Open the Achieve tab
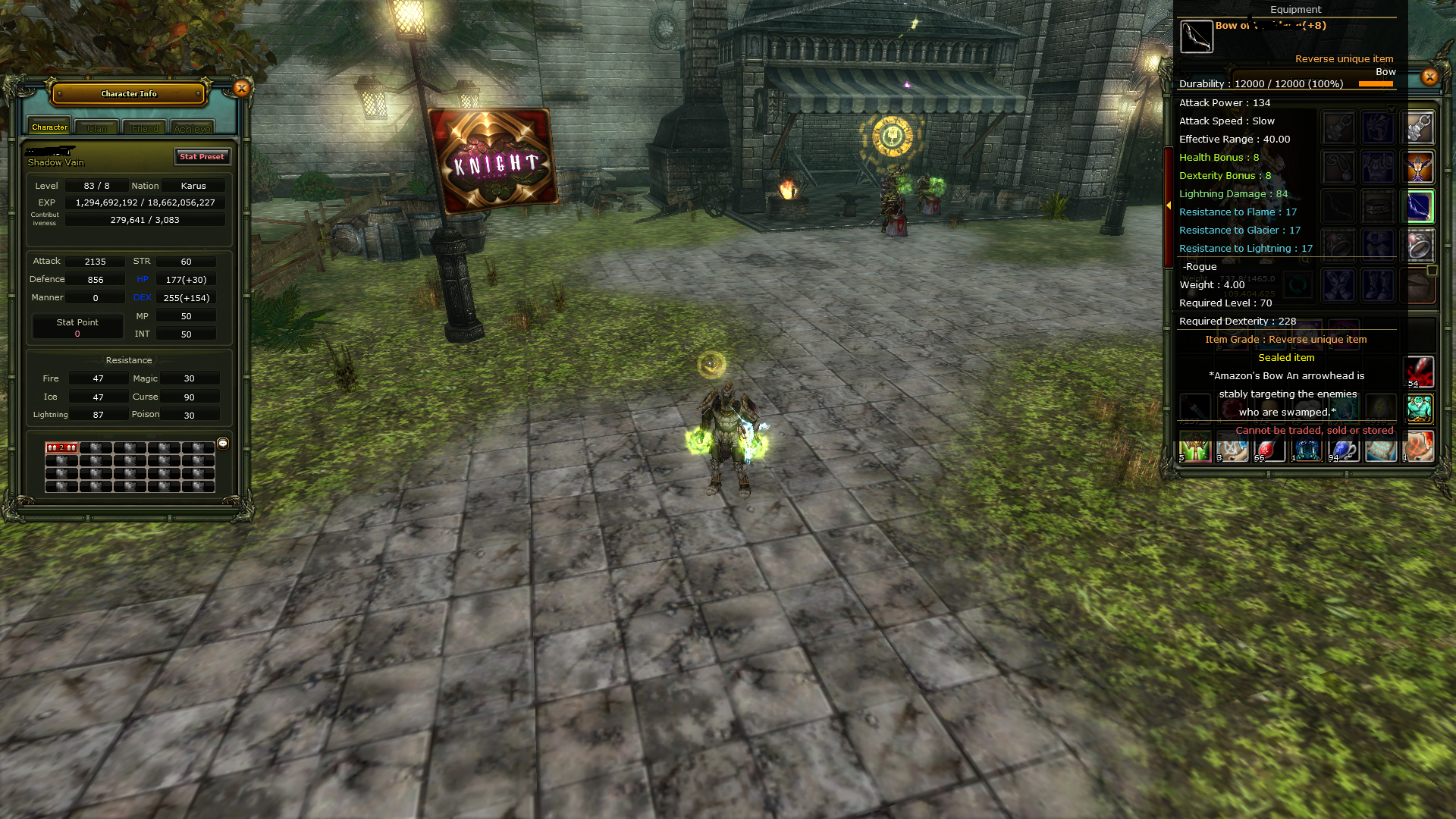This screenshot has width=1456, height=819. point(192,128)
